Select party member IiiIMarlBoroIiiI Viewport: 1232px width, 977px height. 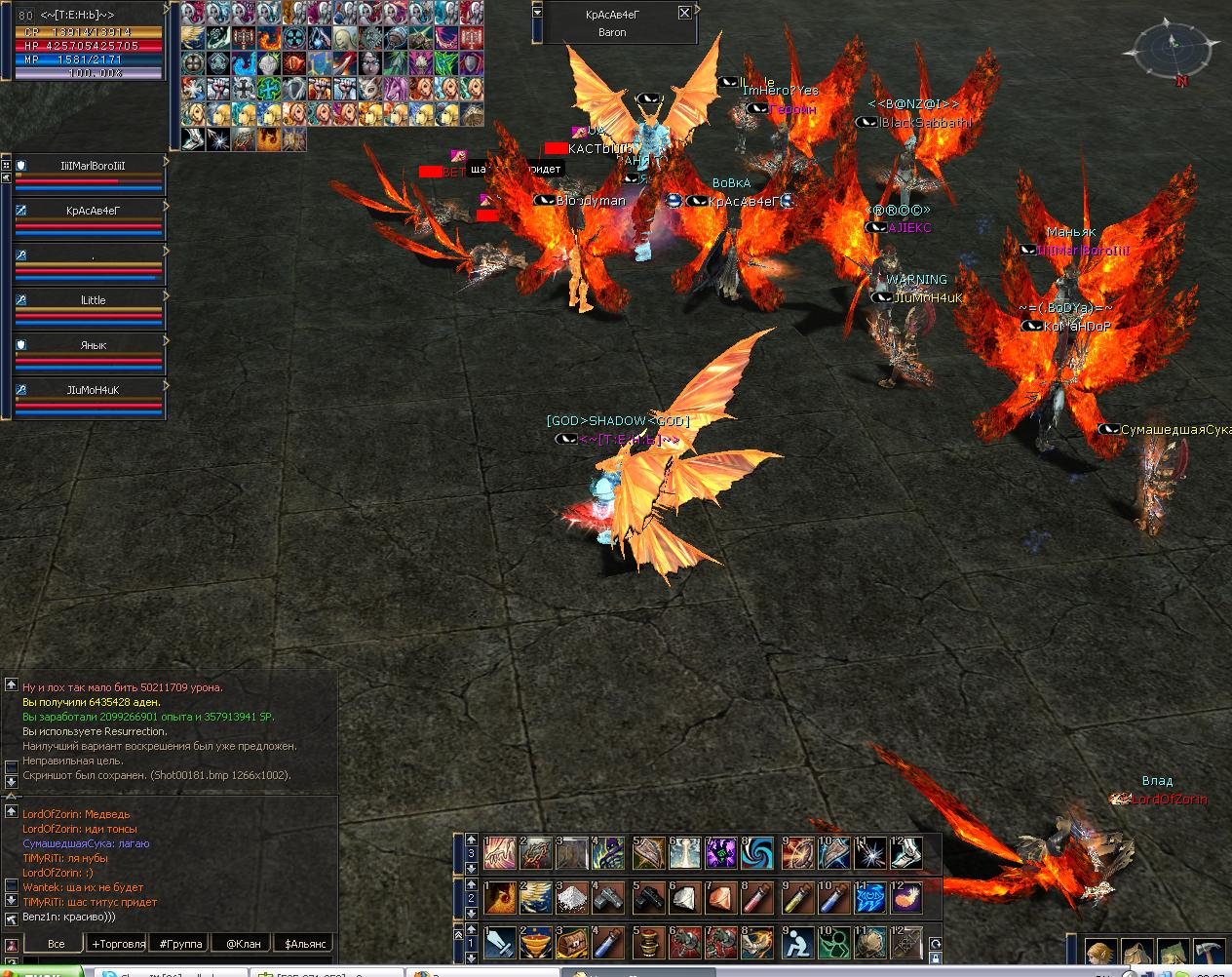click(x=93, y=166)
